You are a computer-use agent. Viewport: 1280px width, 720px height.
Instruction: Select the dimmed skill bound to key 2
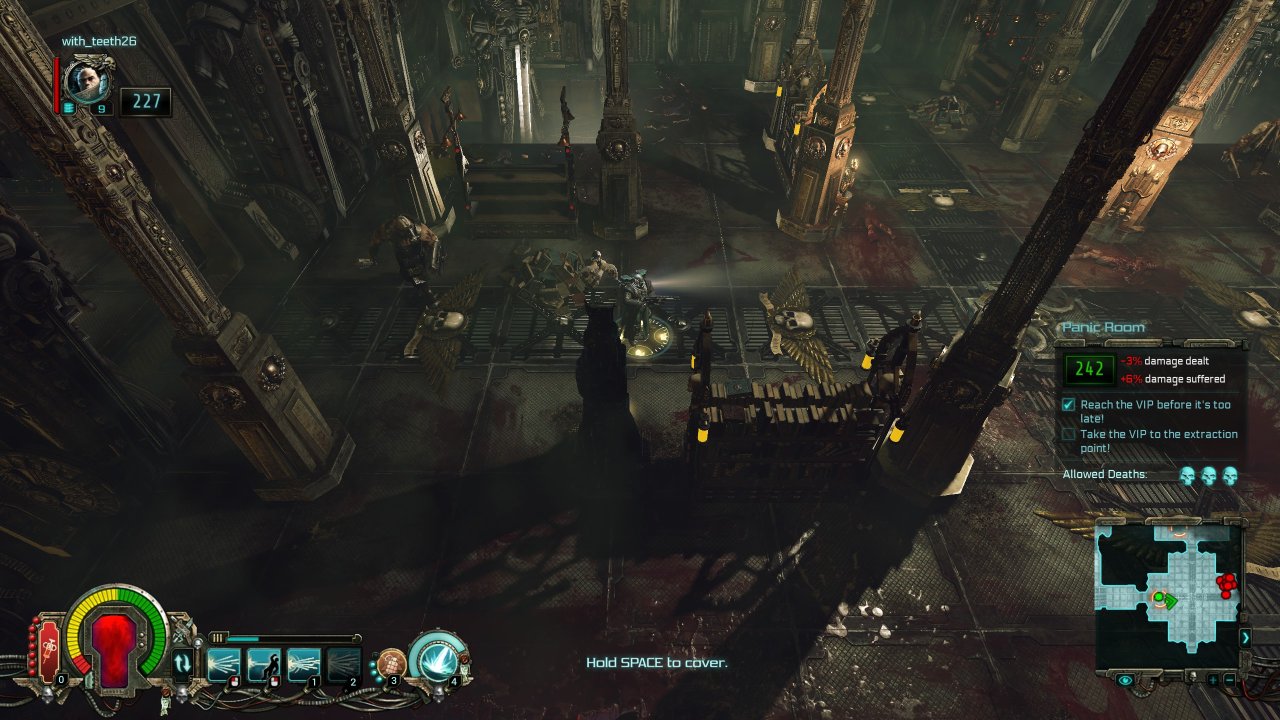(x=343, y=663)
